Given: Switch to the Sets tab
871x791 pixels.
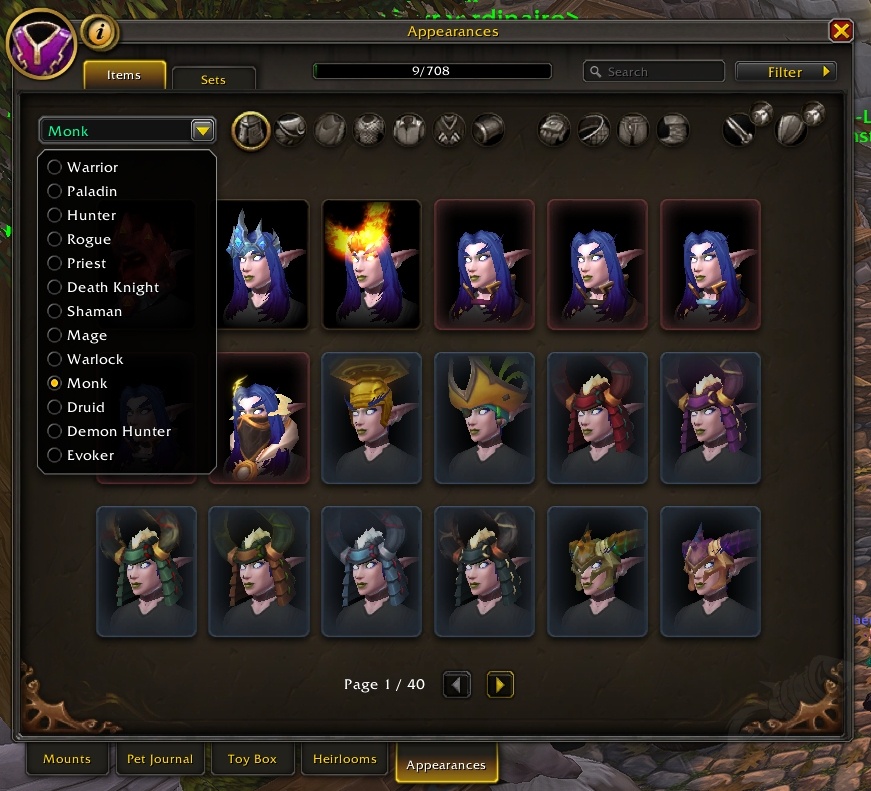Looking at the screenshot, I should coord(213,79).
